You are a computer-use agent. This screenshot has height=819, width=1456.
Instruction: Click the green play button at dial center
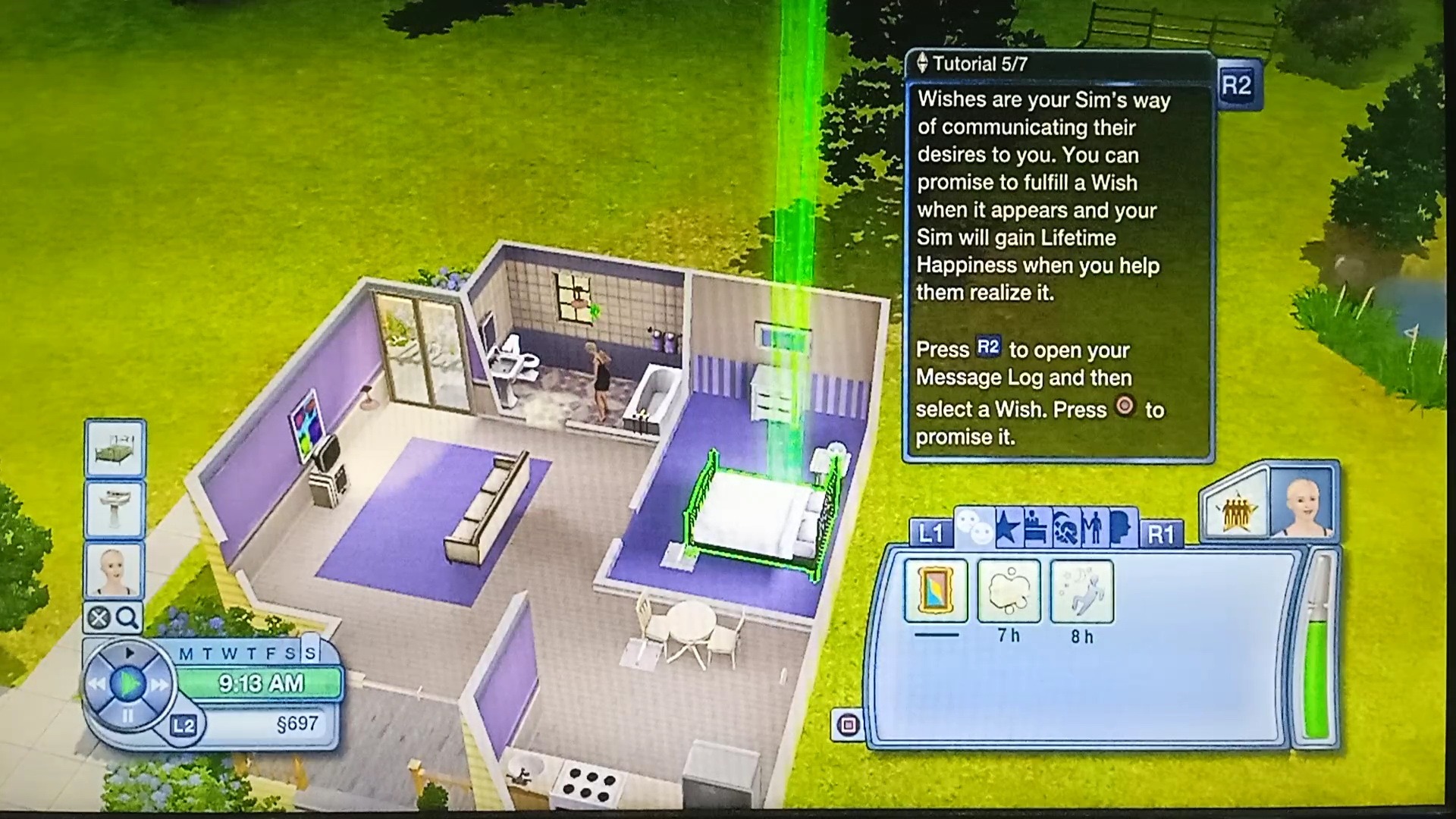(127, 685)
